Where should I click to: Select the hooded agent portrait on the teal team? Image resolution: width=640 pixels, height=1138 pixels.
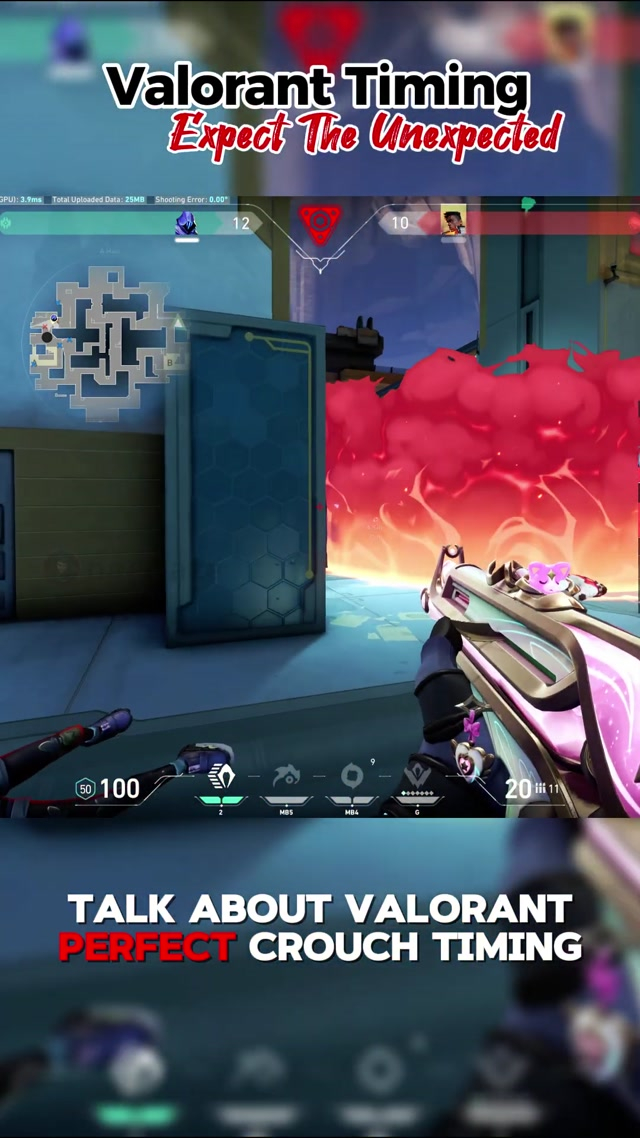click(x=186, y=223)
